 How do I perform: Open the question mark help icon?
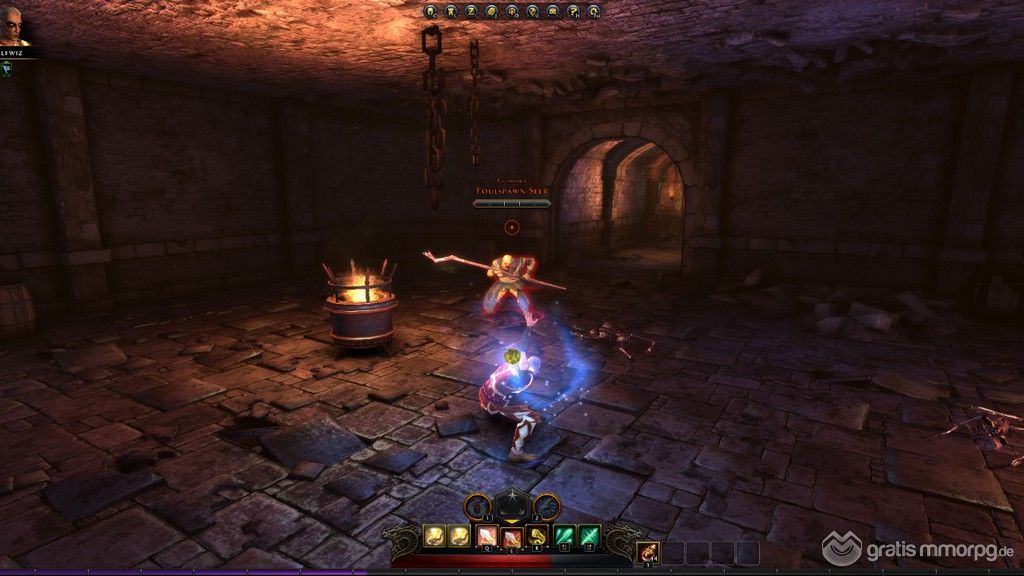tap(573, 12)
